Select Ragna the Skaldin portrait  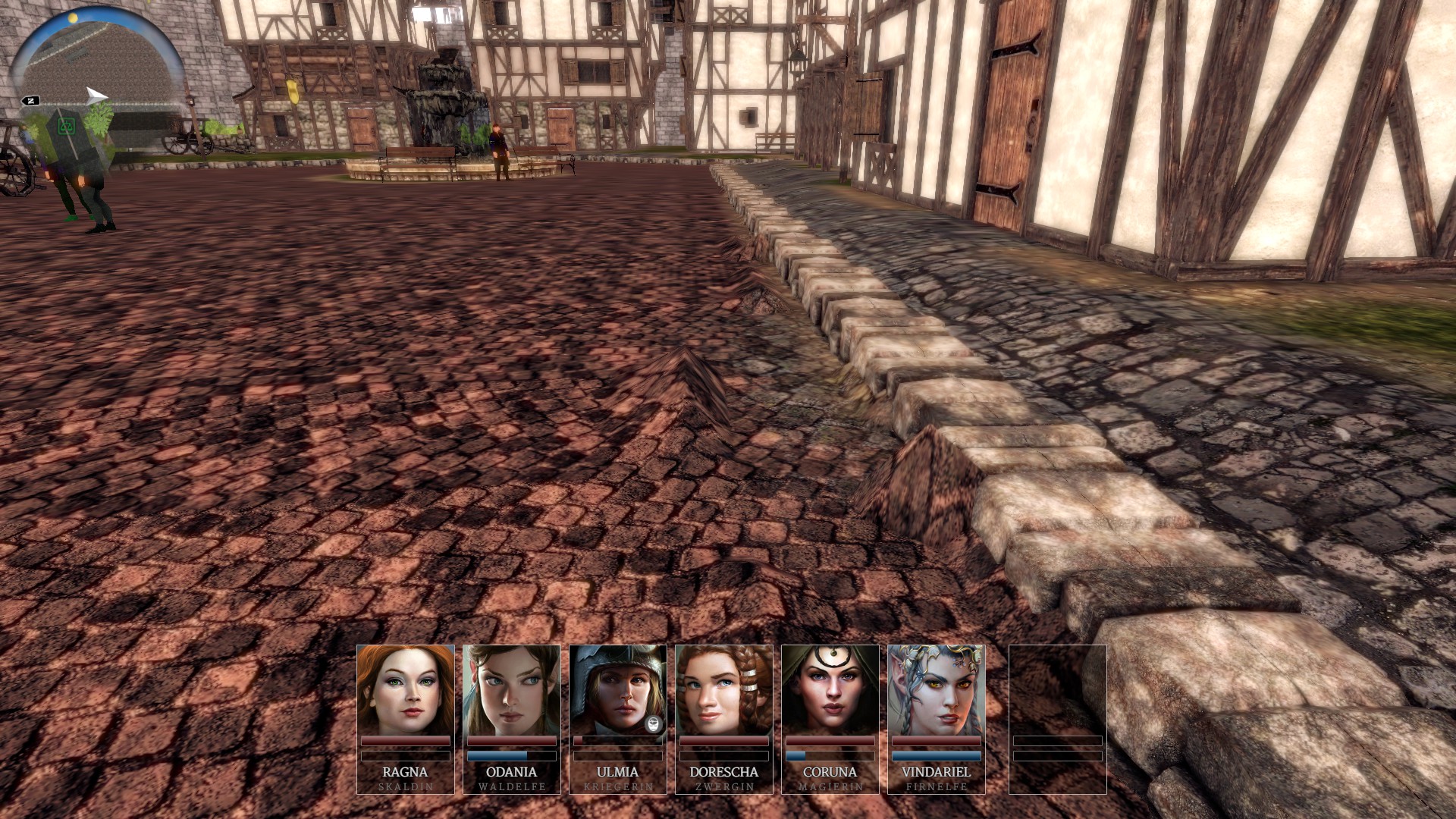click(x=406, y=690)
